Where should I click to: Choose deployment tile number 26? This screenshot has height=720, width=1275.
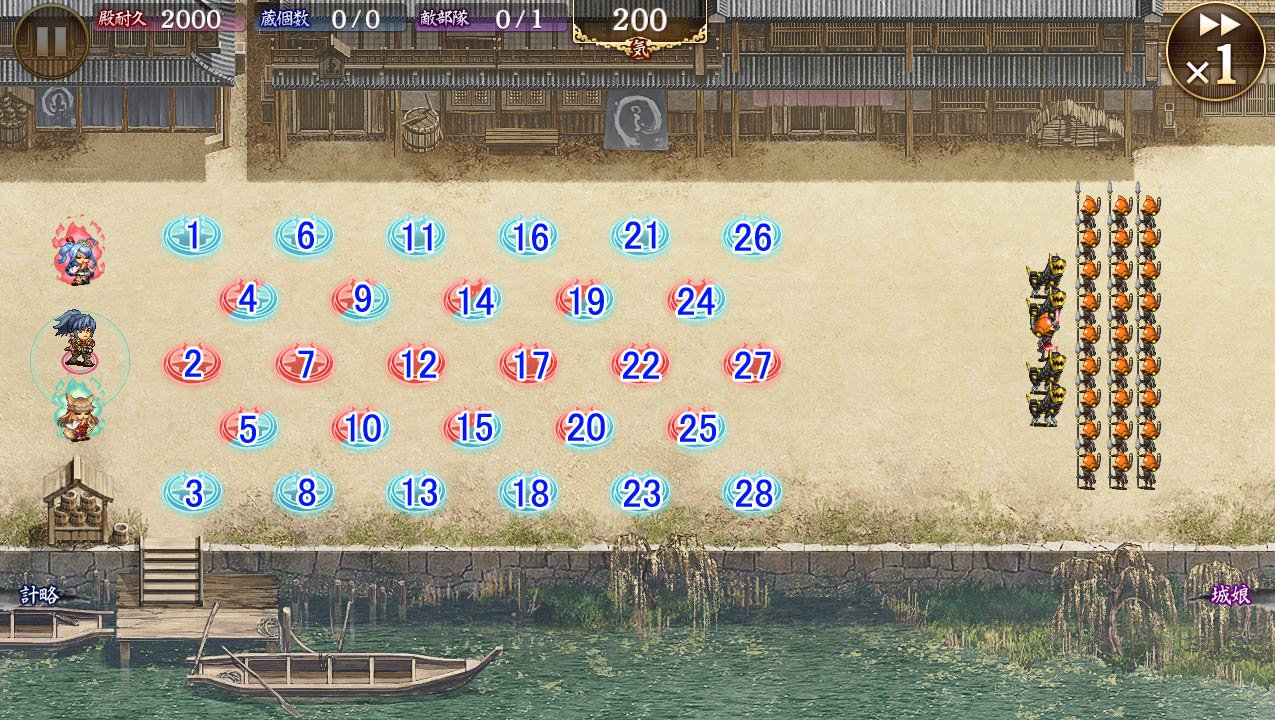753,237
